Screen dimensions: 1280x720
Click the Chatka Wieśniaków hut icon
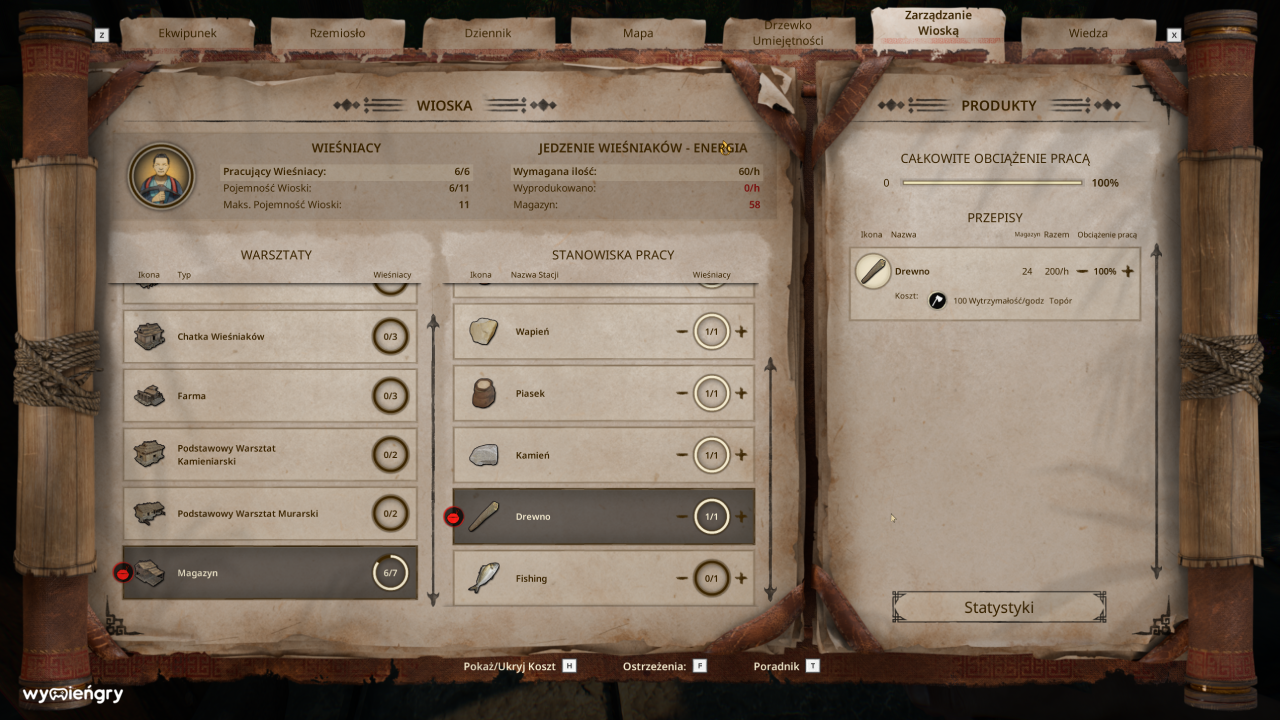tap(148, 335)
